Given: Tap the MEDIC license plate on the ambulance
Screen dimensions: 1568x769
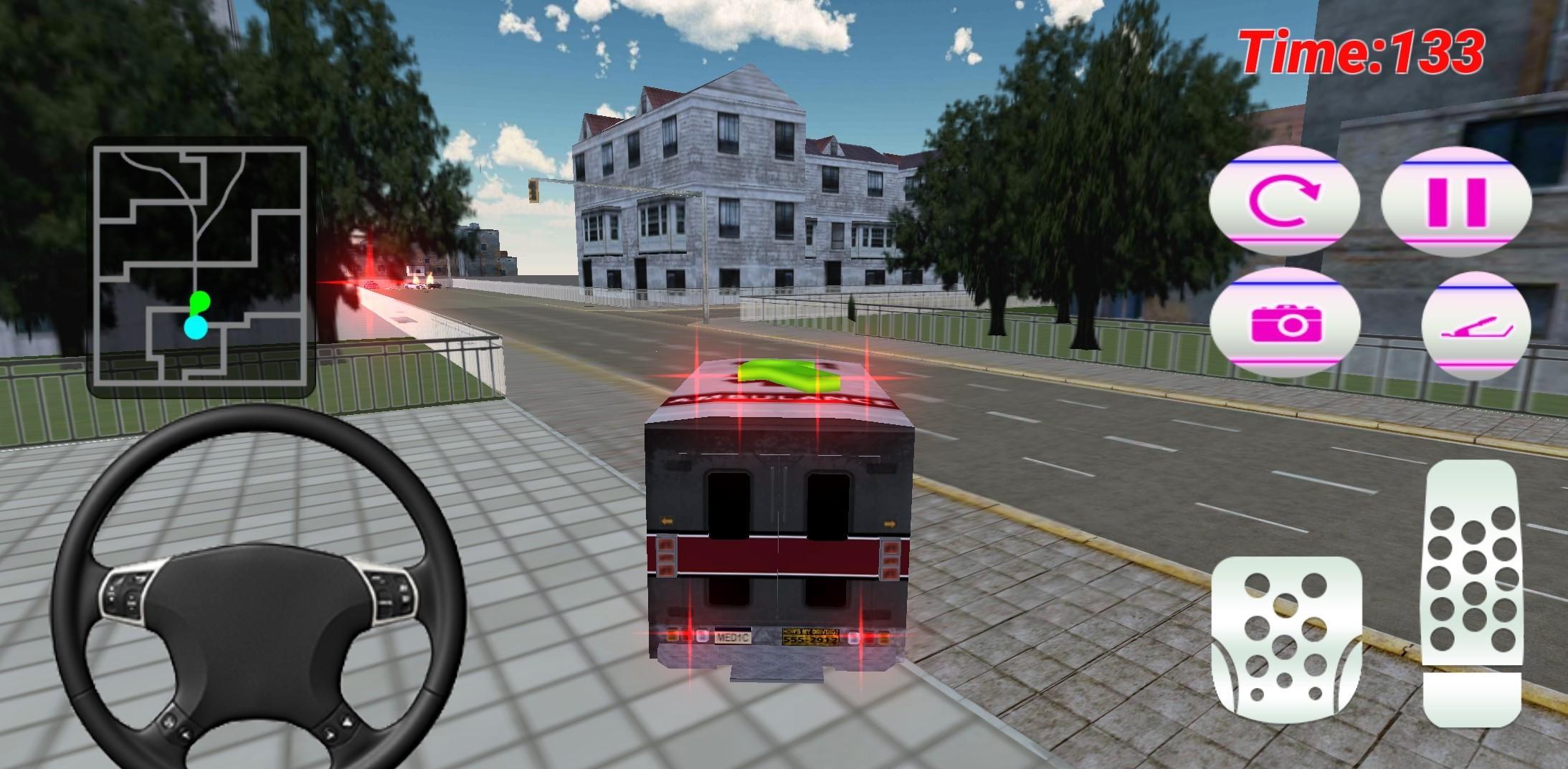Looking at the screenshot, I should [x=733, y=635].
